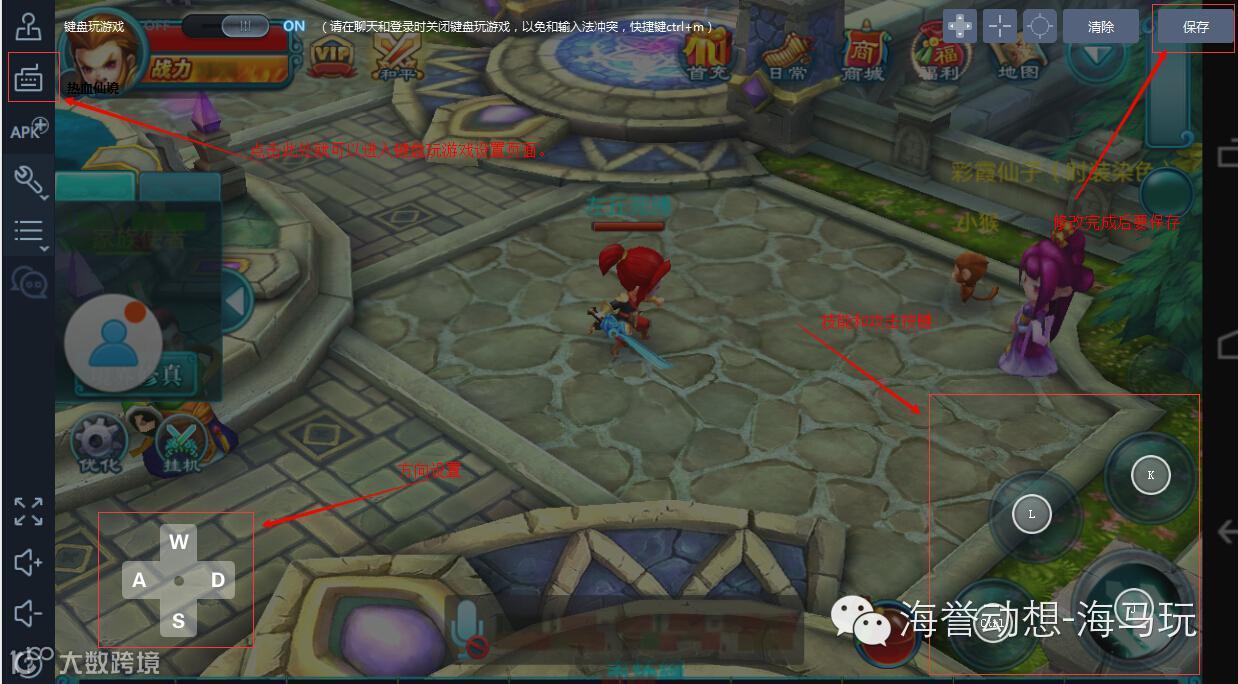The width and height of the screenshot is (1238, 684).
Task: Open keyboard mapping settings in sidebar
Action: coord(29,79)
